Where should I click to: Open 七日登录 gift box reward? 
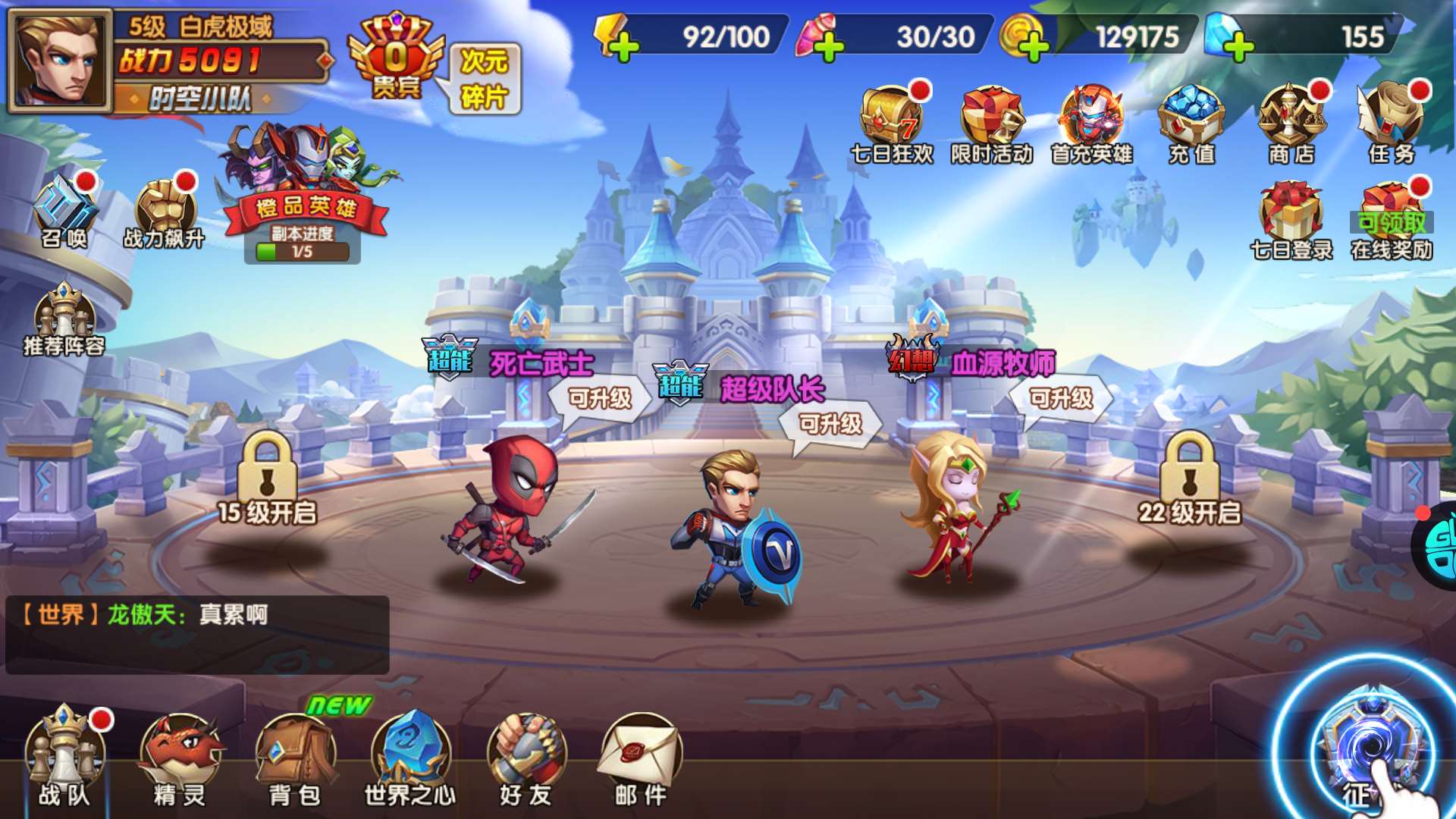[x=1291, y=220]
